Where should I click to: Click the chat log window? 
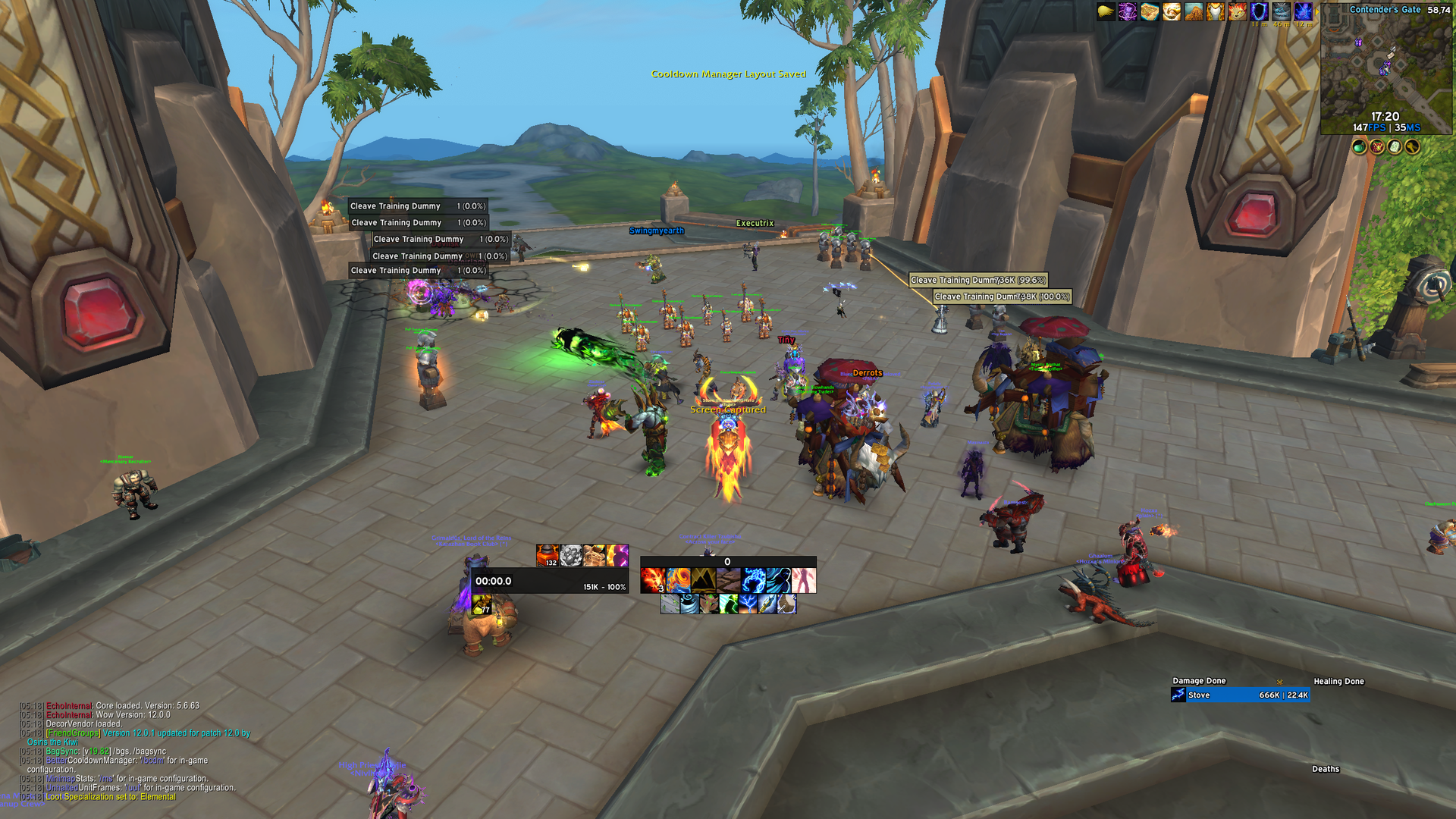point(129,751)
